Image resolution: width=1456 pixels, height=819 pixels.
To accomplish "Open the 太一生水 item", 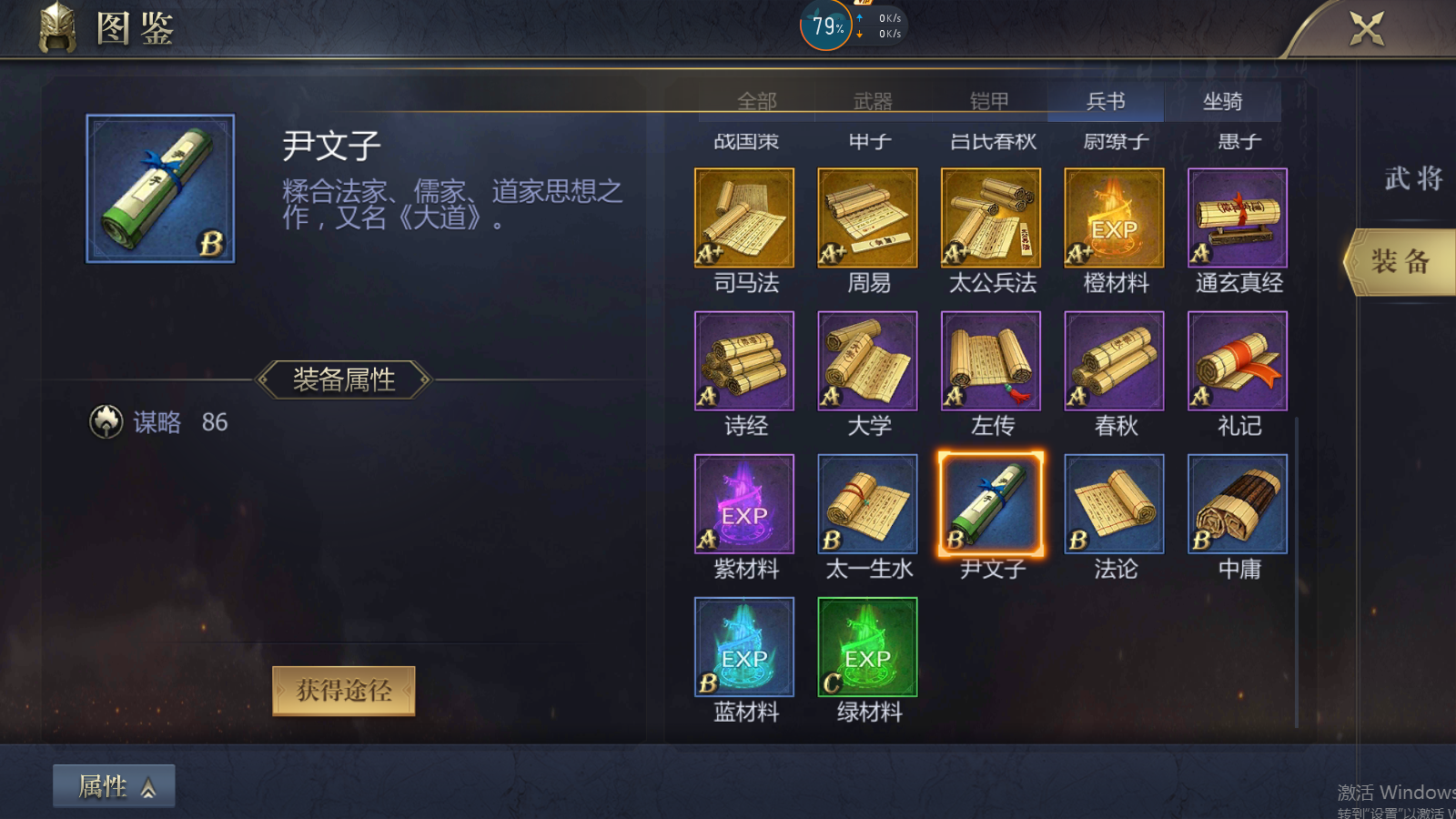I will pyautogui.click(x=866, y=503).
